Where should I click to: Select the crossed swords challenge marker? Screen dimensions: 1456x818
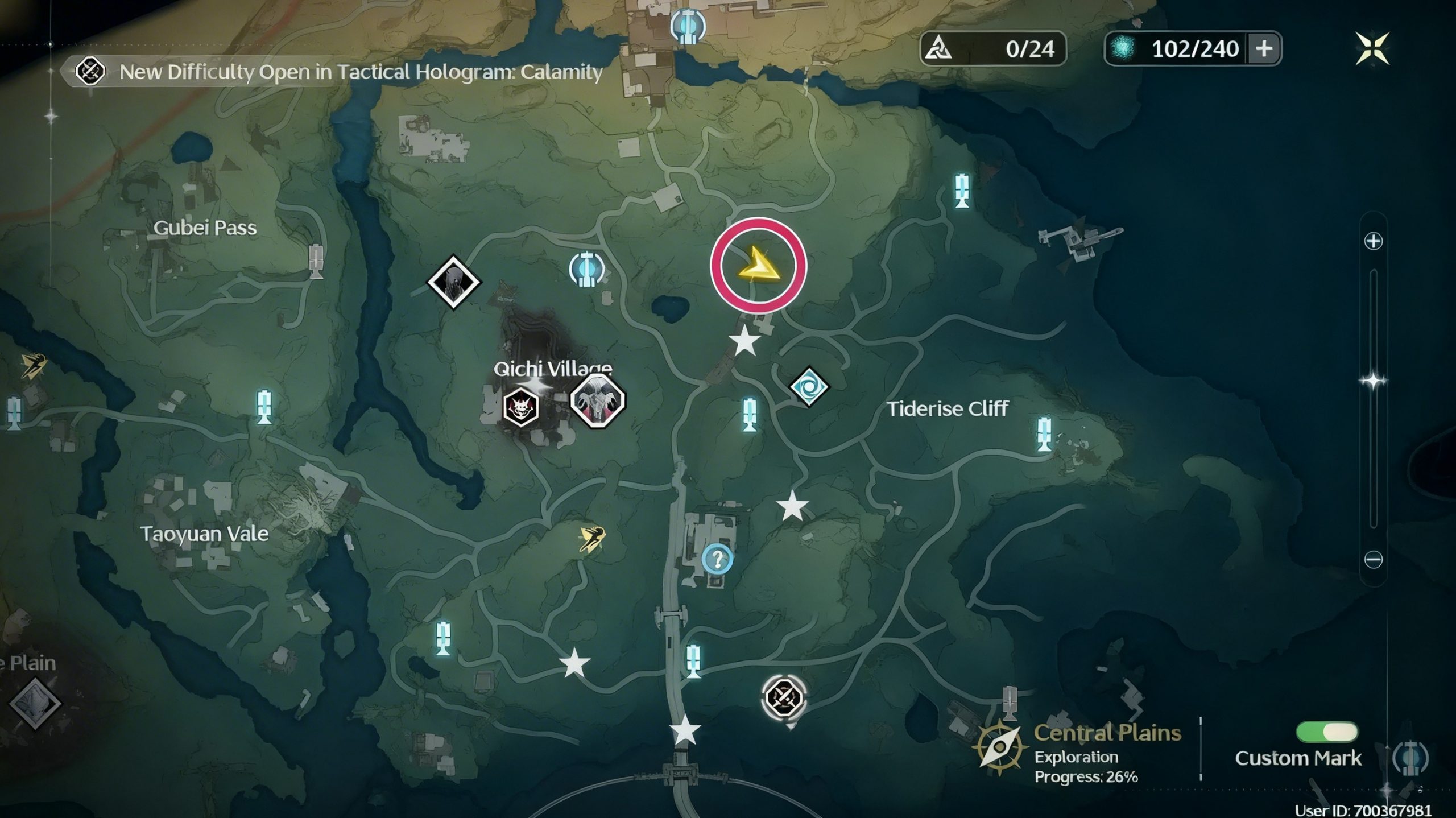tap(784, 697)
